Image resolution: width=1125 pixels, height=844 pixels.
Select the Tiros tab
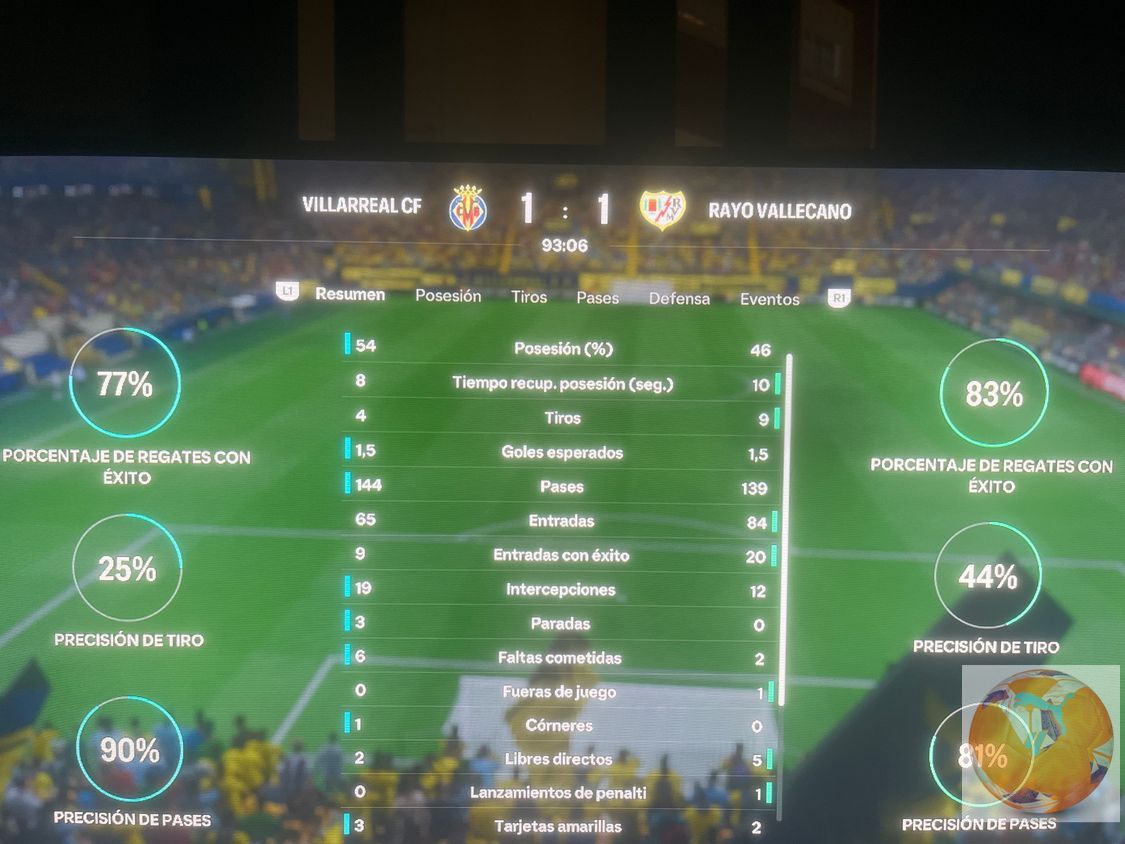529,297
